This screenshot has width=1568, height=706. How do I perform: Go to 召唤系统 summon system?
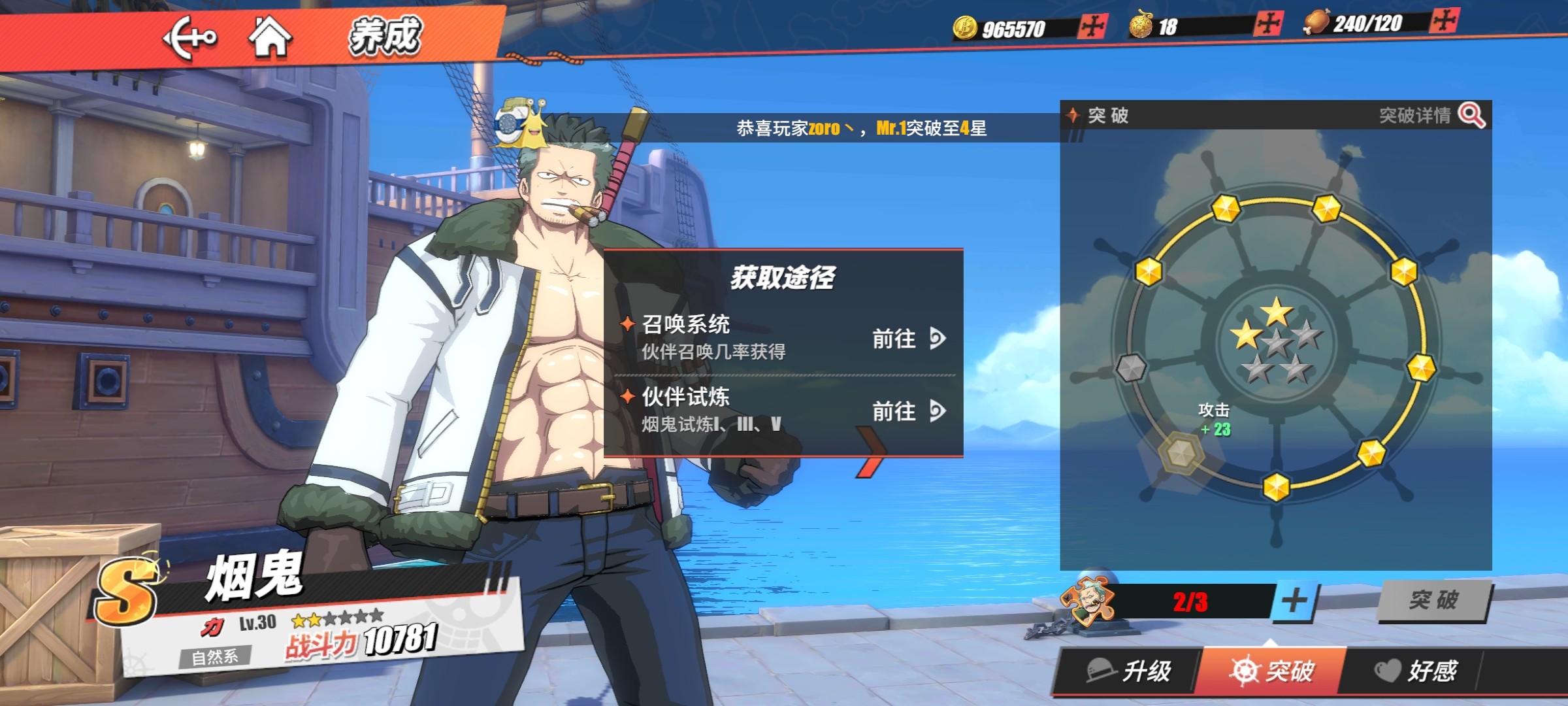908,339
